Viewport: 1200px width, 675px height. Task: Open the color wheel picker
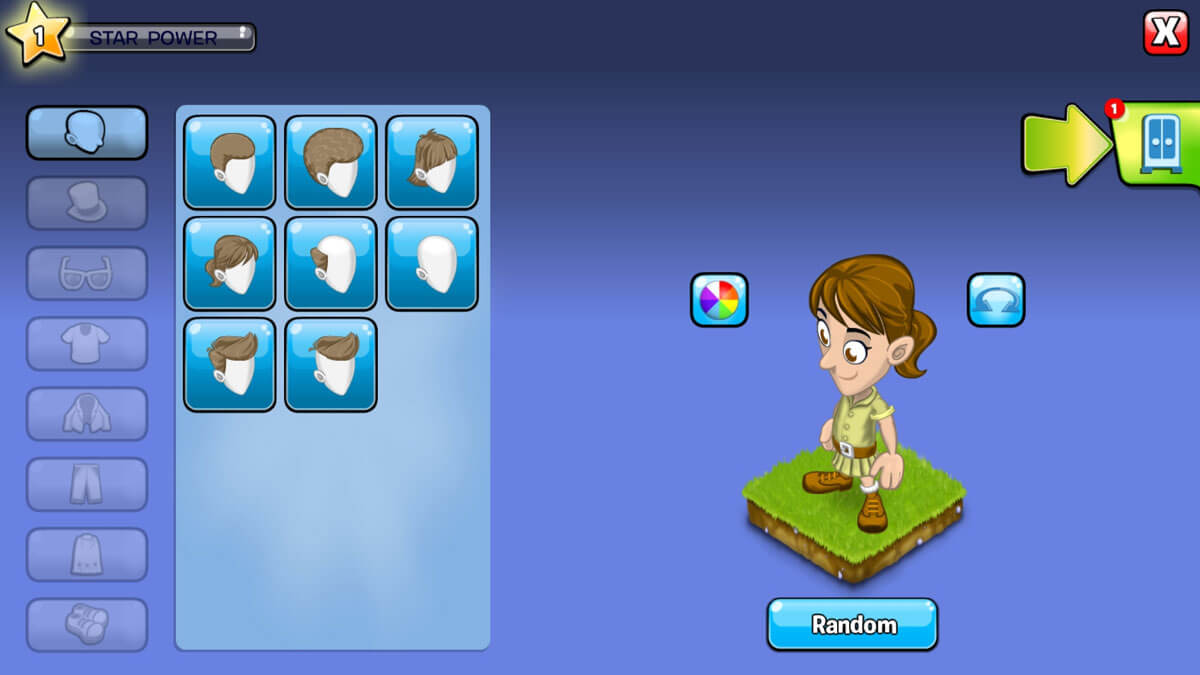point(719,299)
